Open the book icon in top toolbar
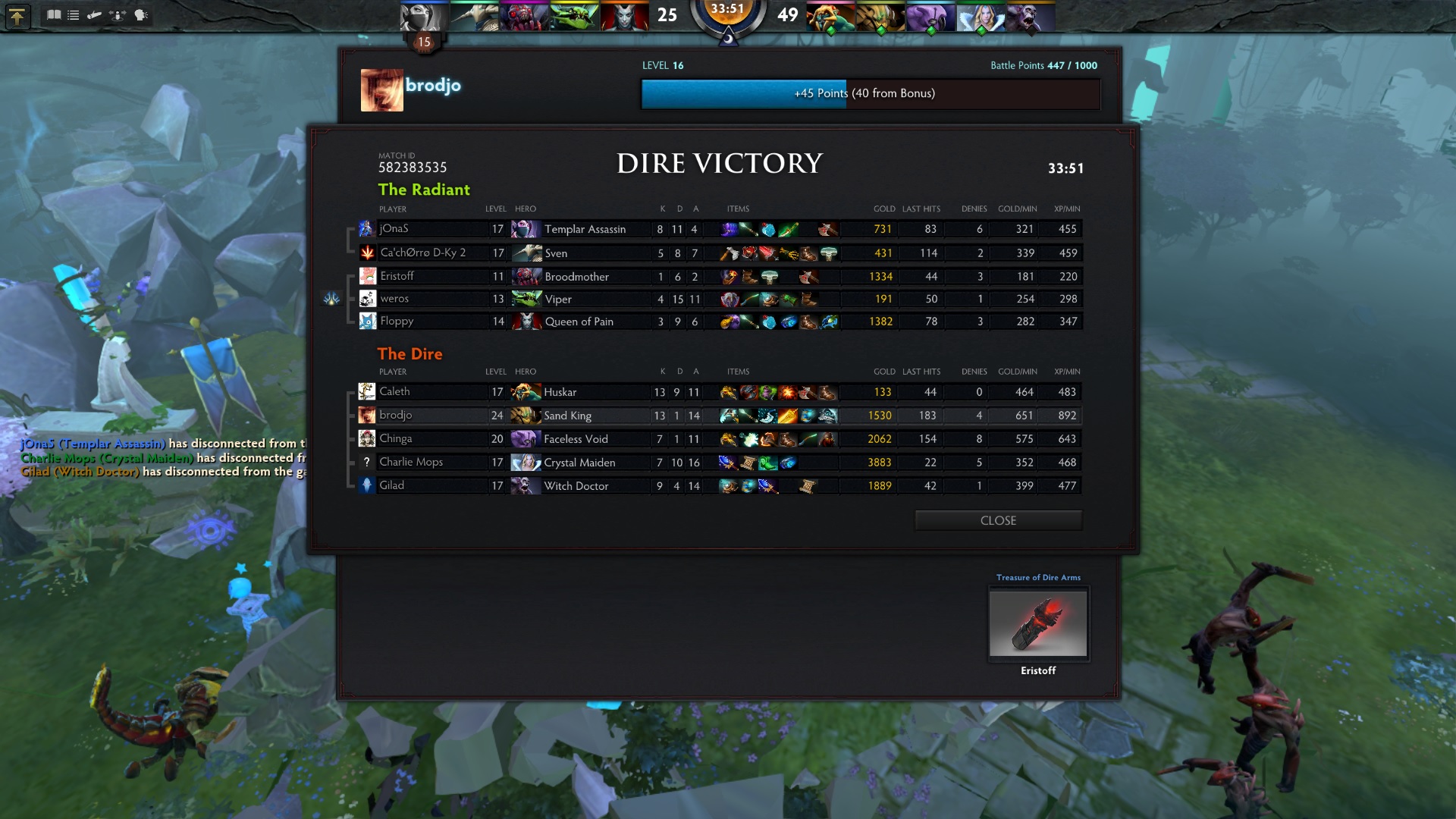 [54, 15]
